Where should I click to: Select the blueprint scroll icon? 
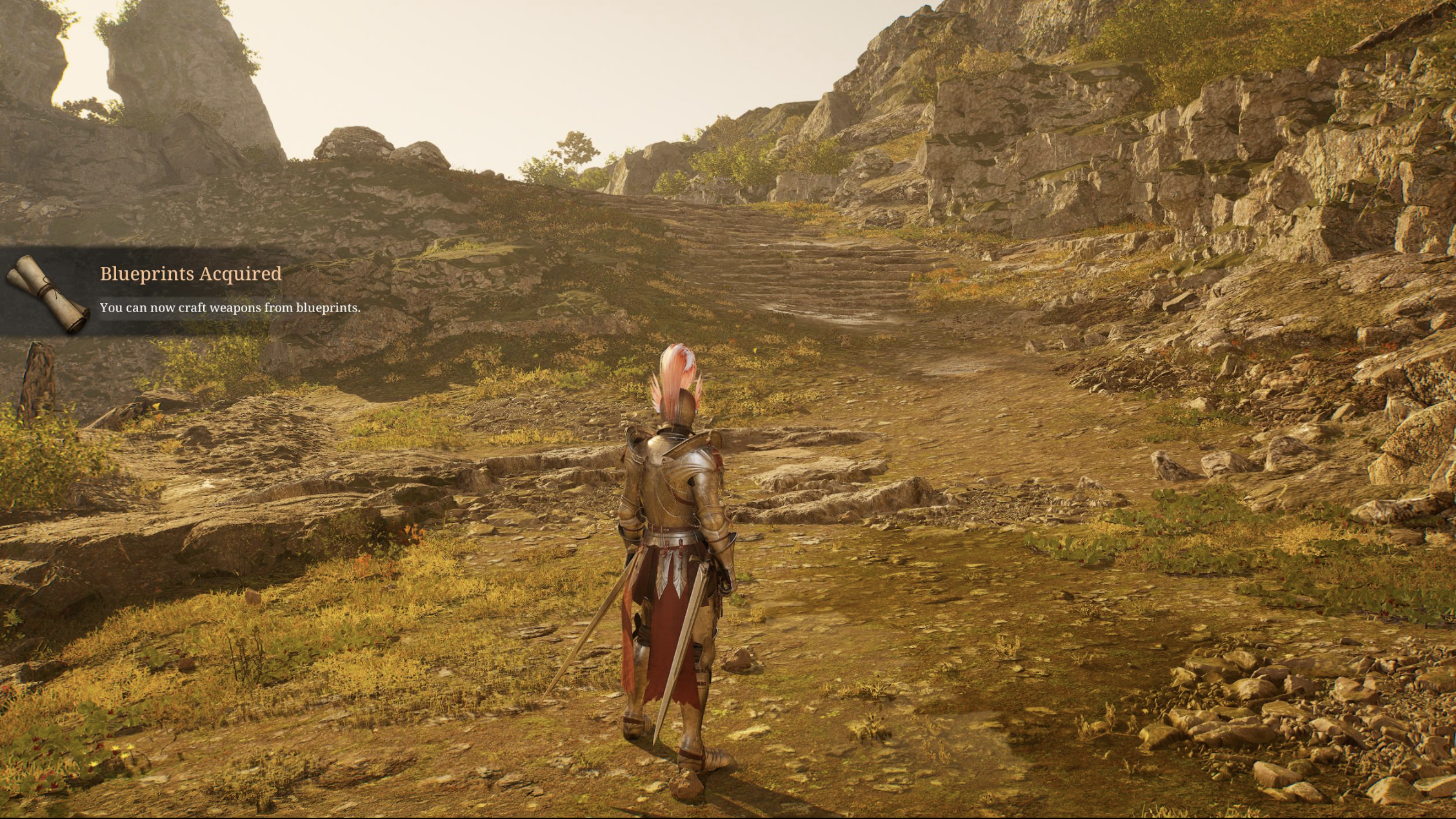pos(47,294)
